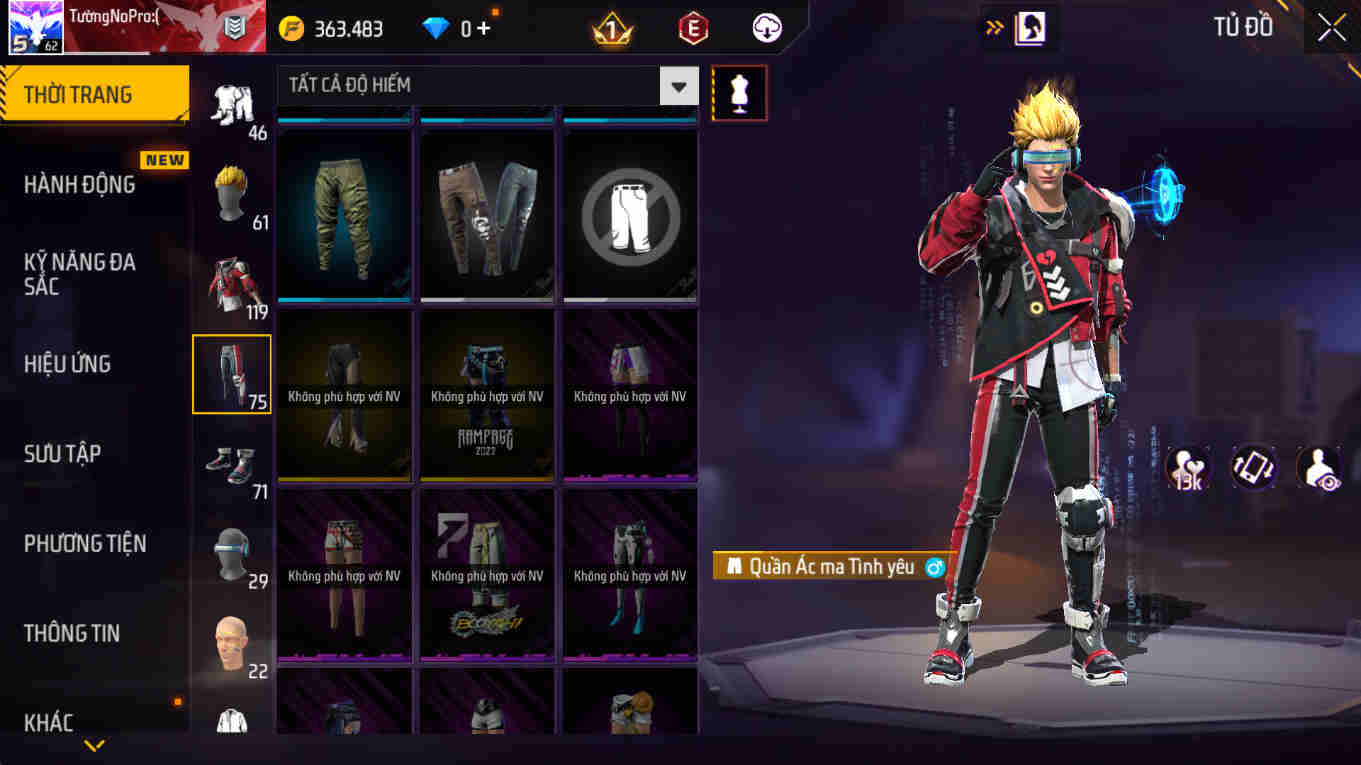Click the Quần Ác ma Tình yêu share icon
1361x765 pixels.
coord(935,566)
